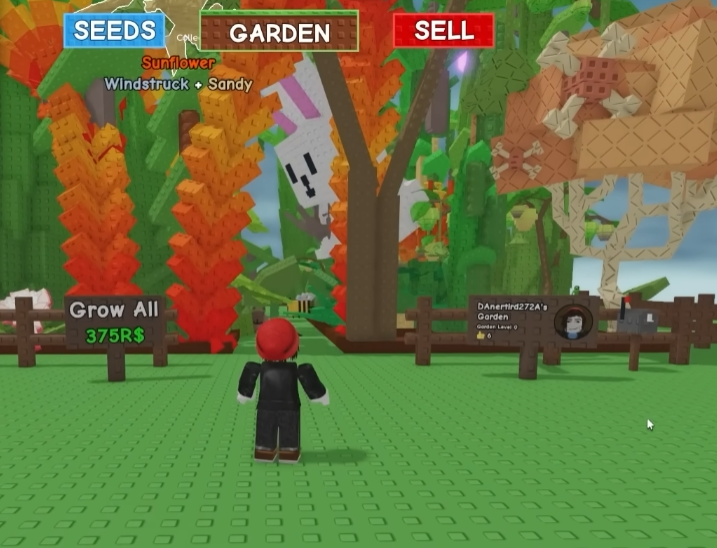
Task: Click the red SELL button
Action: coord(443,30)
